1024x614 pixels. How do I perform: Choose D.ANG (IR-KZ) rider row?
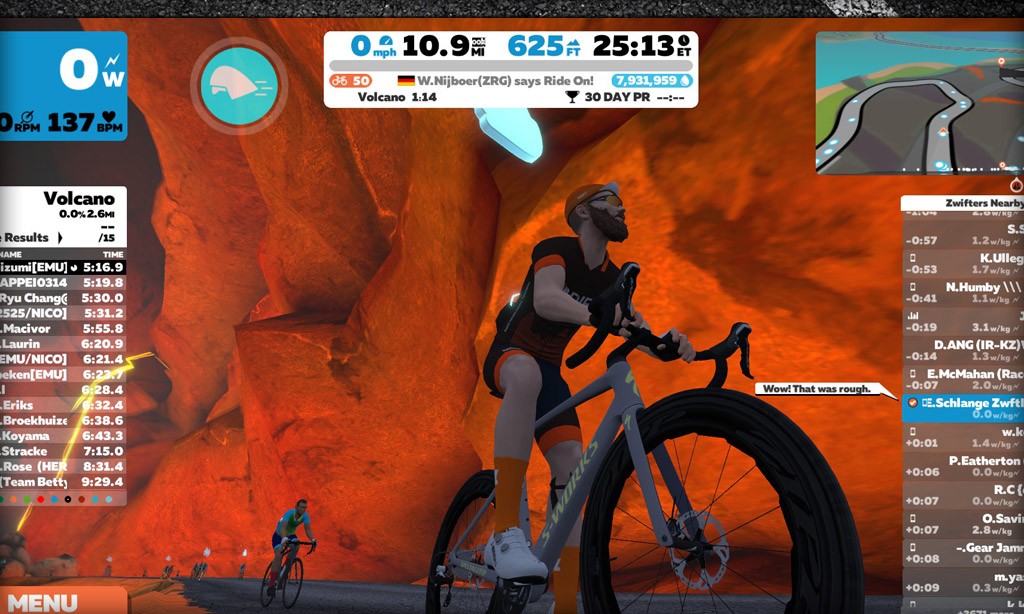pos(963,350)
